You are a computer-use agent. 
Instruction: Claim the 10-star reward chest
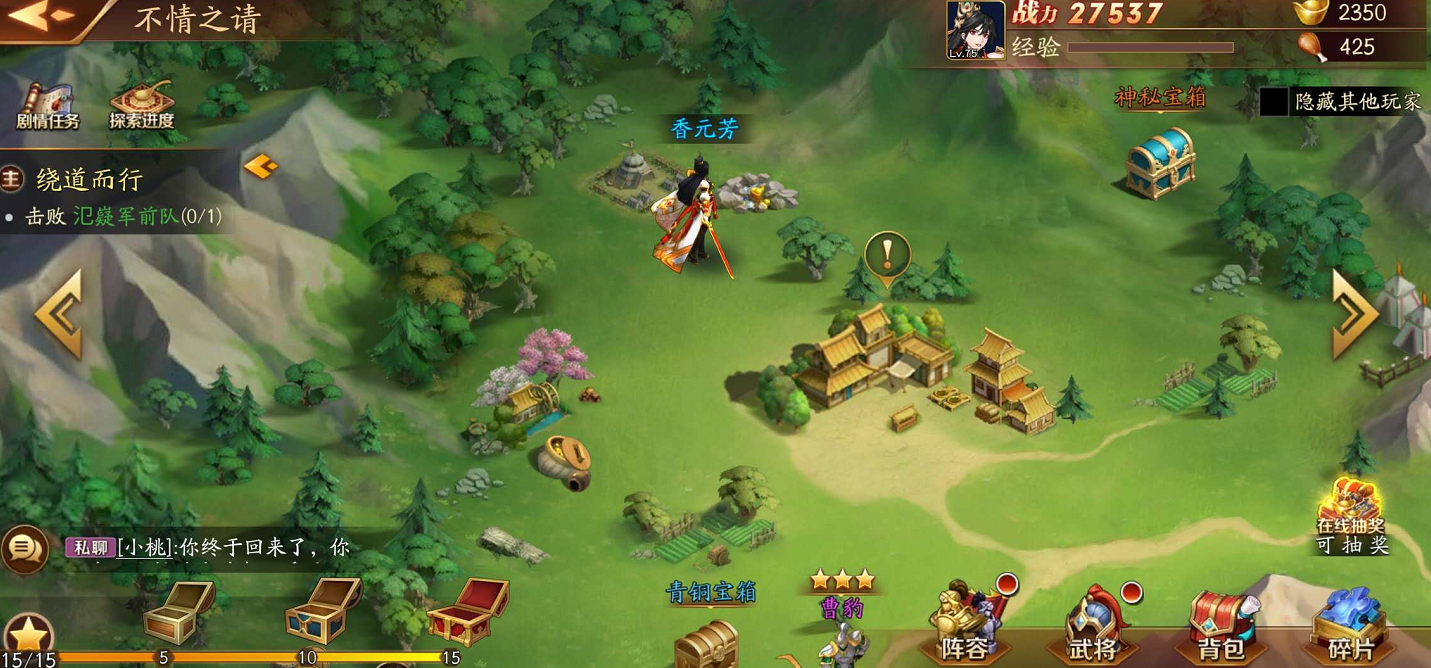click(x=322, y=608)
